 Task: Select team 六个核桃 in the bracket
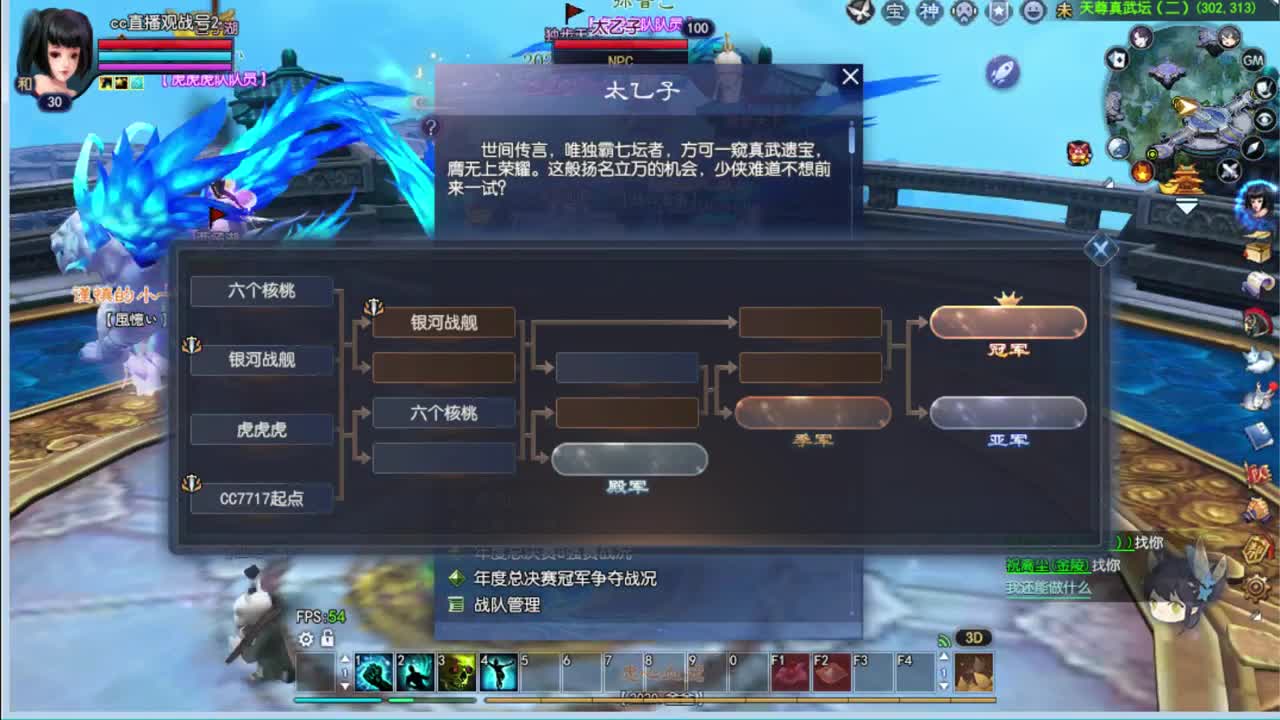(x=262, y=291)
